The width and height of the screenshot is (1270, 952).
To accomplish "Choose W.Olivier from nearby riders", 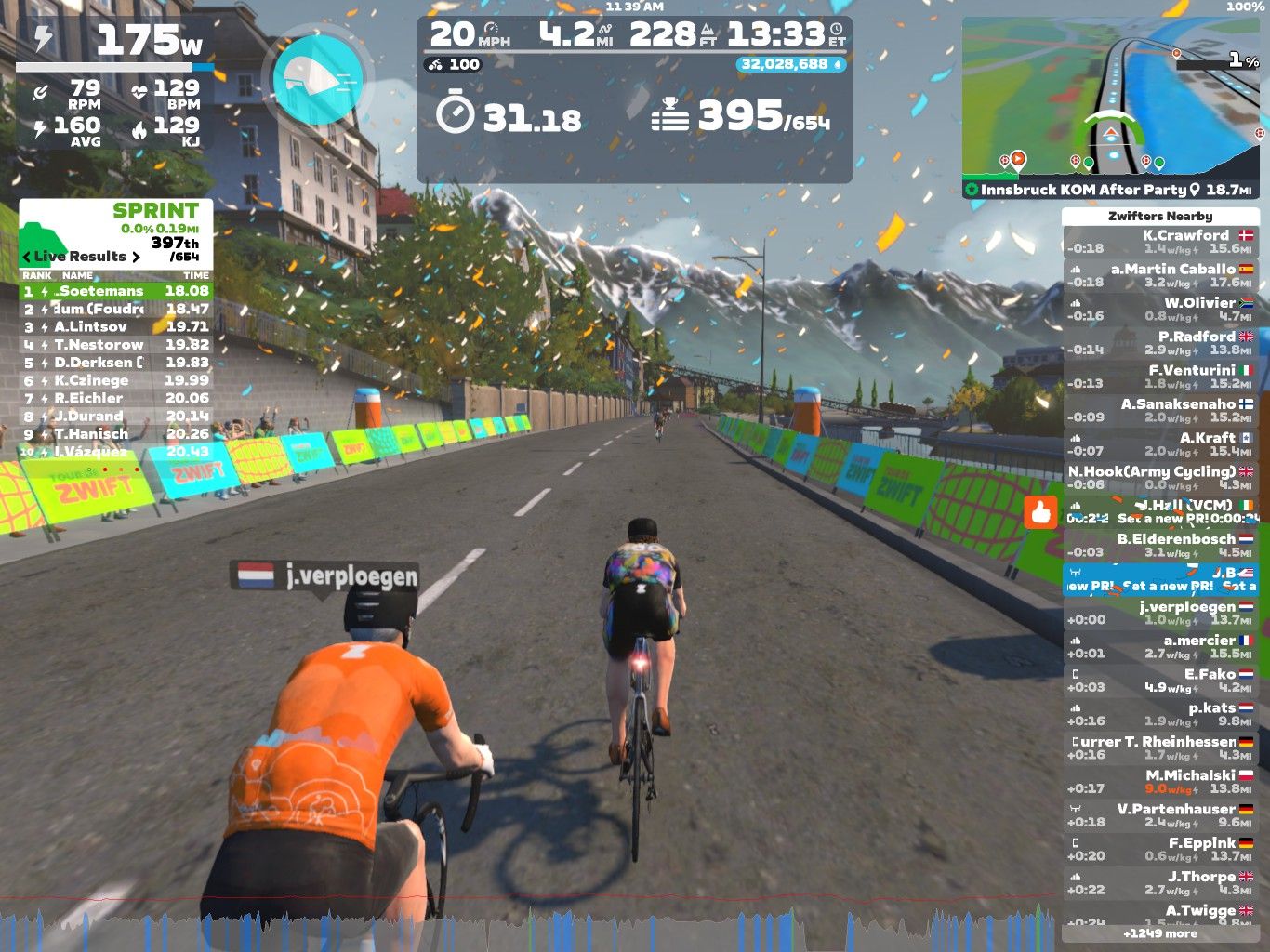I will click(1159, 309).
